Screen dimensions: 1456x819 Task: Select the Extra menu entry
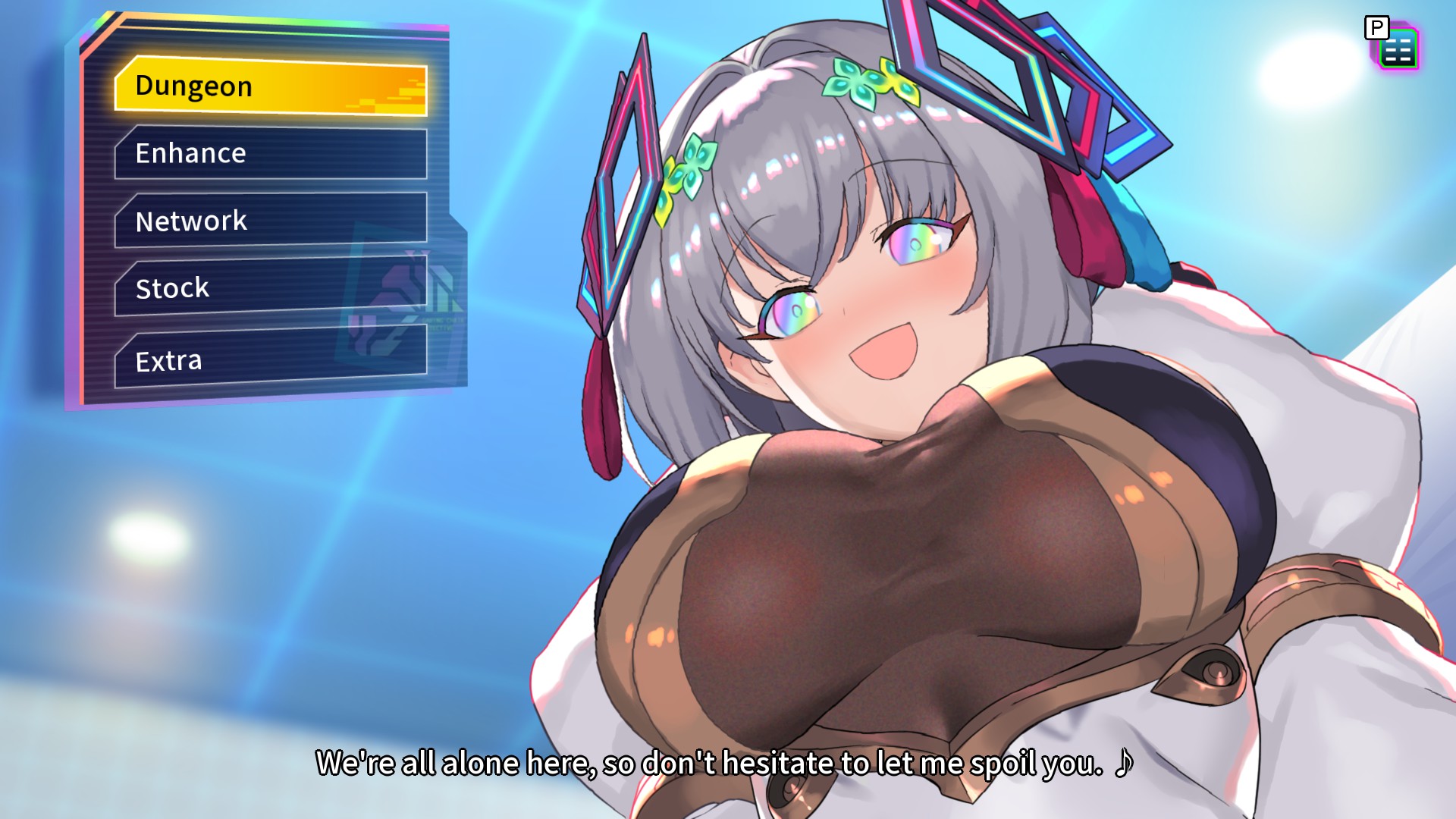[x=271, y=359]
